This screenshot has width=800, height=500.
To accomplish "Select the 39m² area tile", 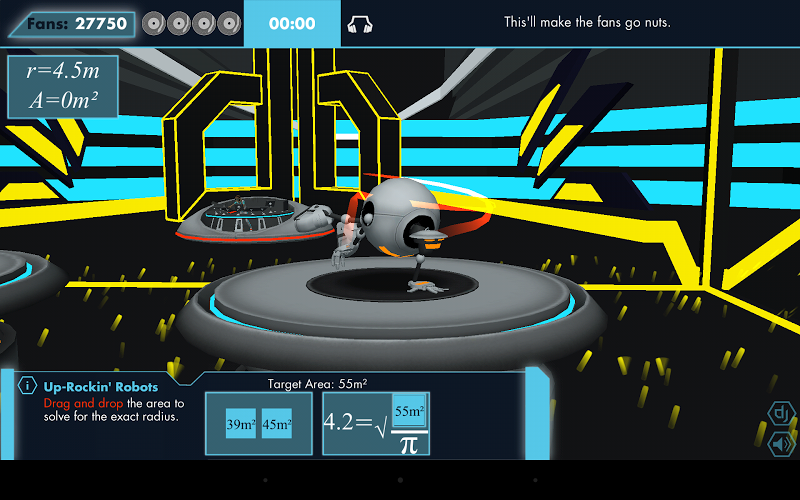I will (241, 424).
